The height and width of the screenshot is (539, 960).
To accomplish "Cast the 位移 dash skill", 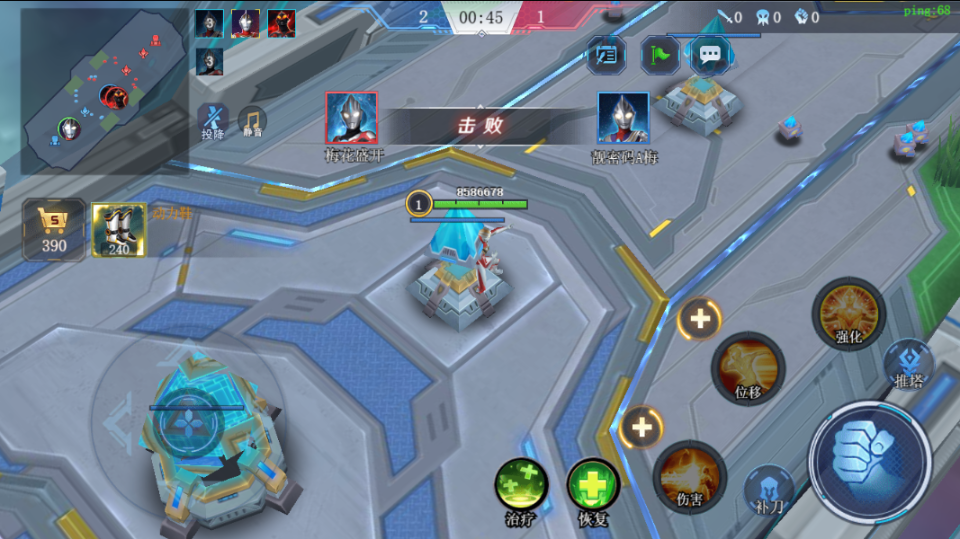I will pos(748,367).
